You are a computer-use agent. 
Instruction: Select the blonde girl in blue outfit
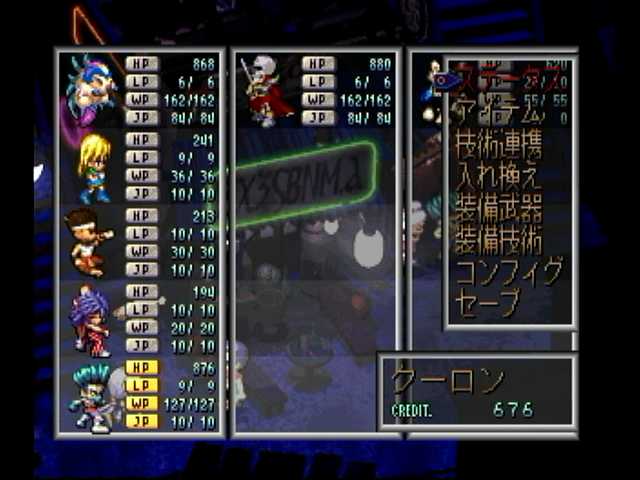pos(92,166)
